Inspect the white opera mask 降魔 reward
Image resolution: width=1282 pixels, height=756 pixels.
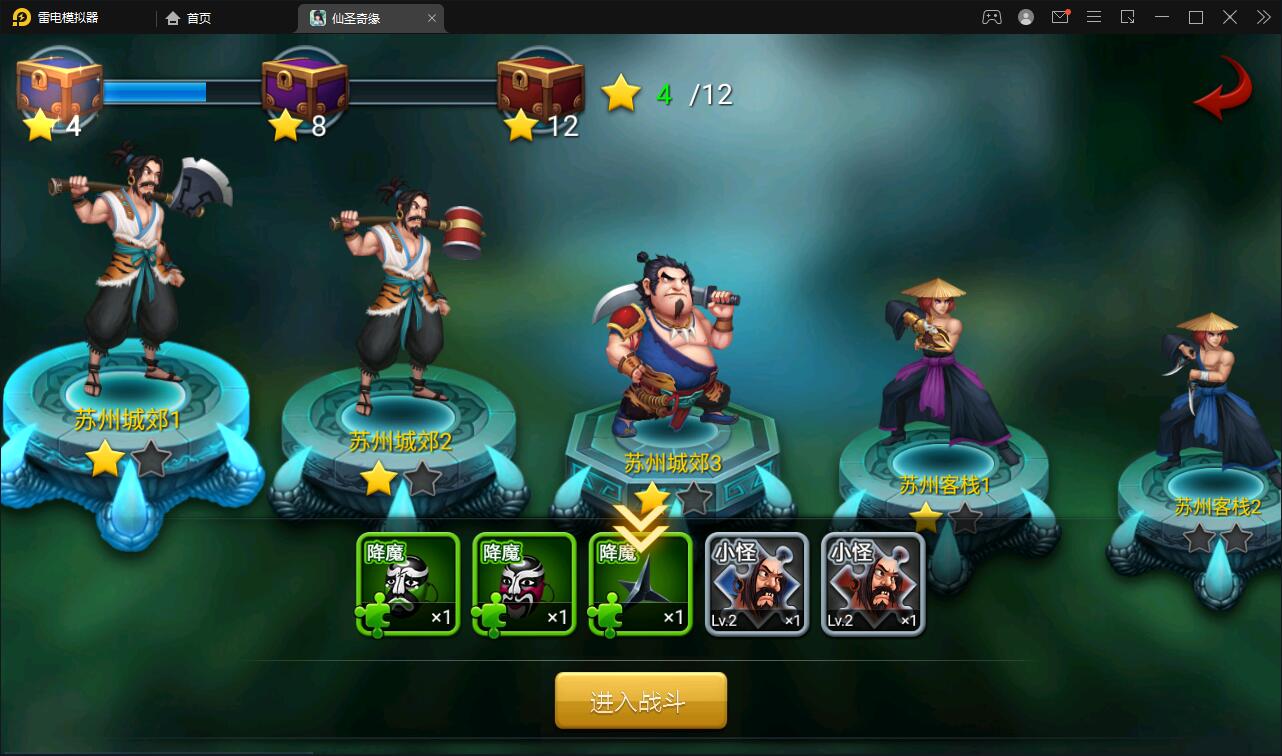tap(408, 585)
